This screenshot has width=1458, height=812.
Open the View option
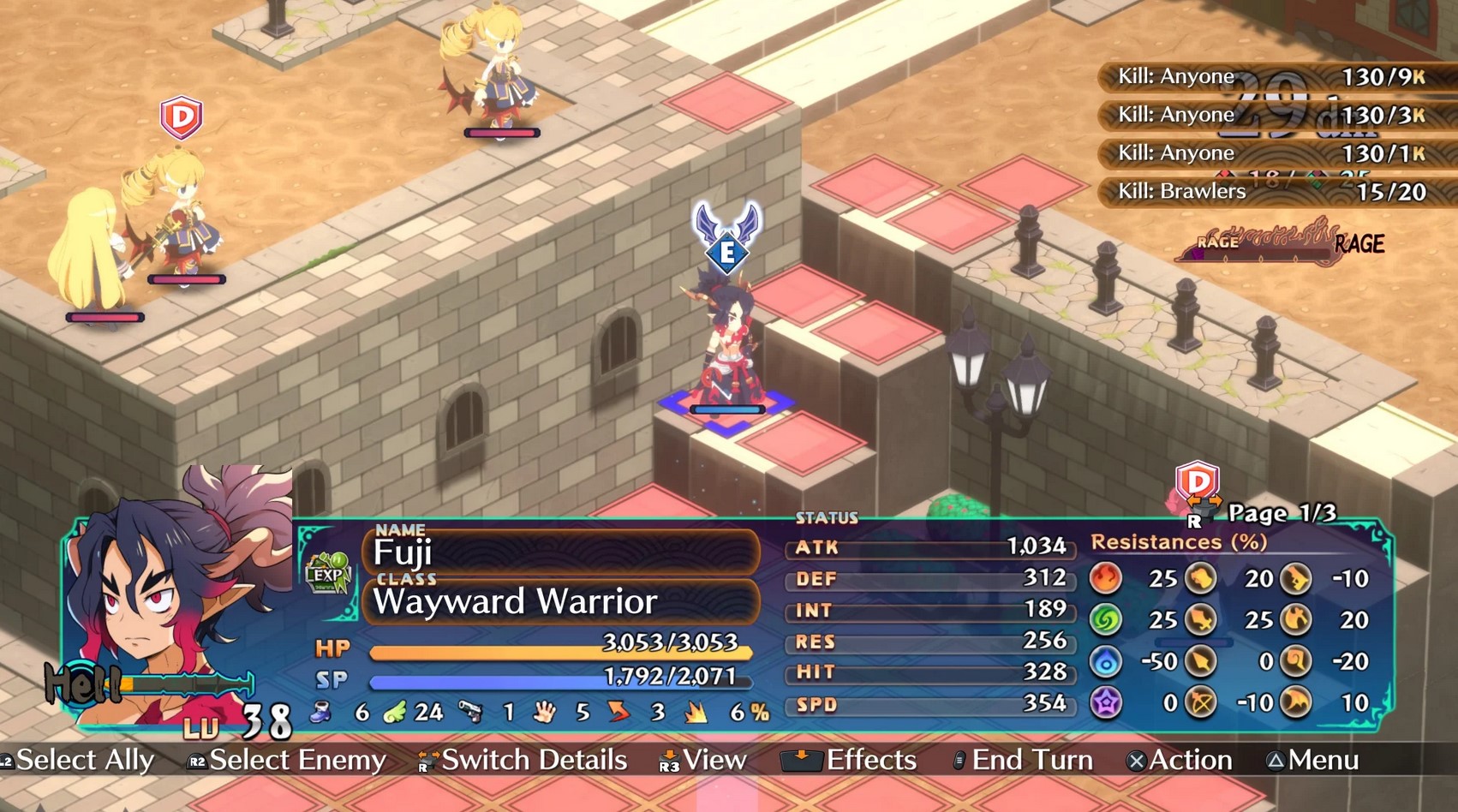[703, 761]
